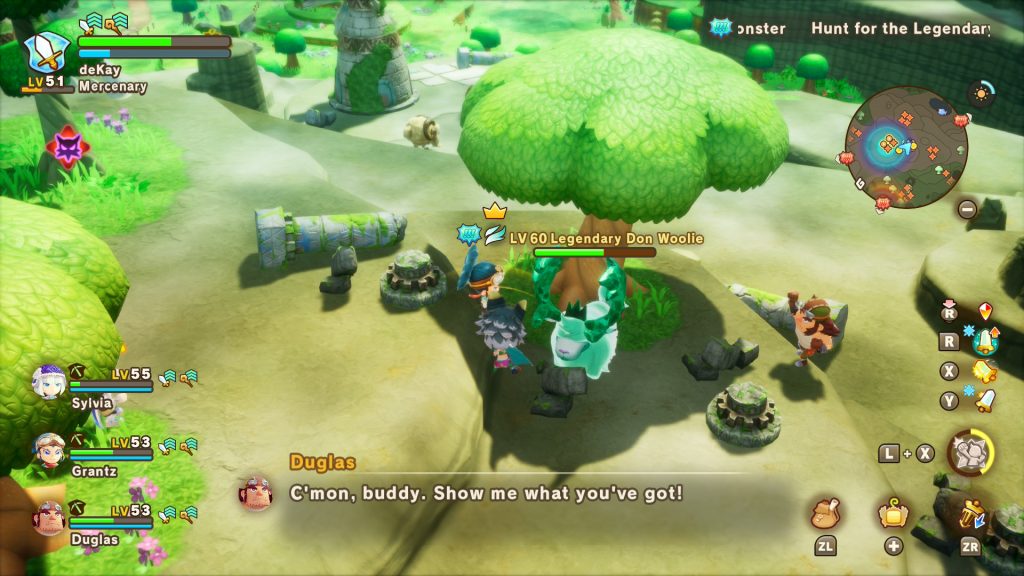Select Grantz's party portrait

[48, 449]
